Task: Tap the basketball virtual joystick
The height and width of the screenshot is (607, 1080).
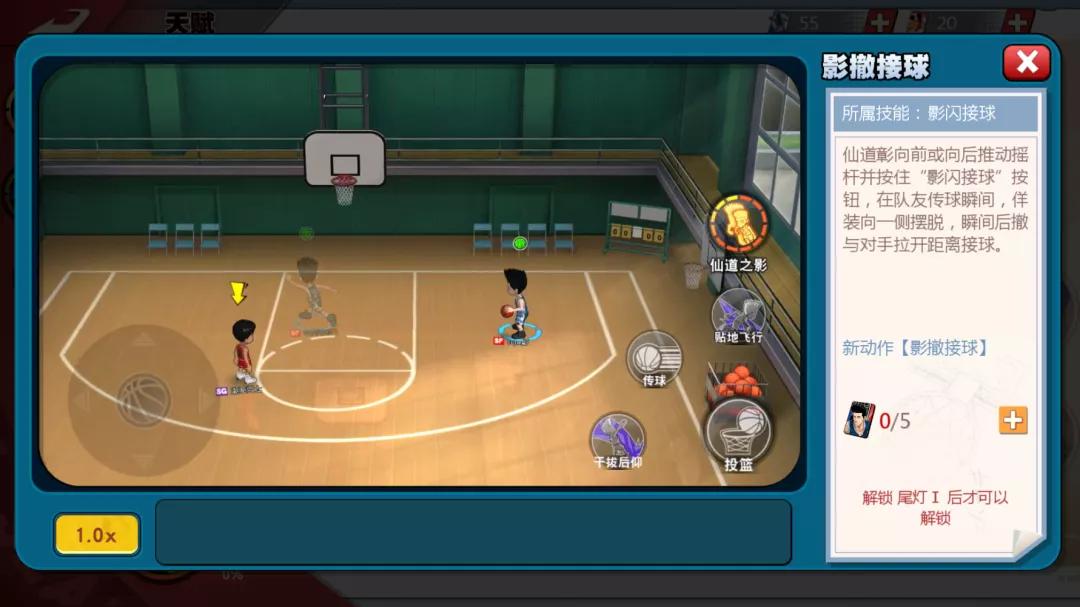Action: (x=143, y=399)
